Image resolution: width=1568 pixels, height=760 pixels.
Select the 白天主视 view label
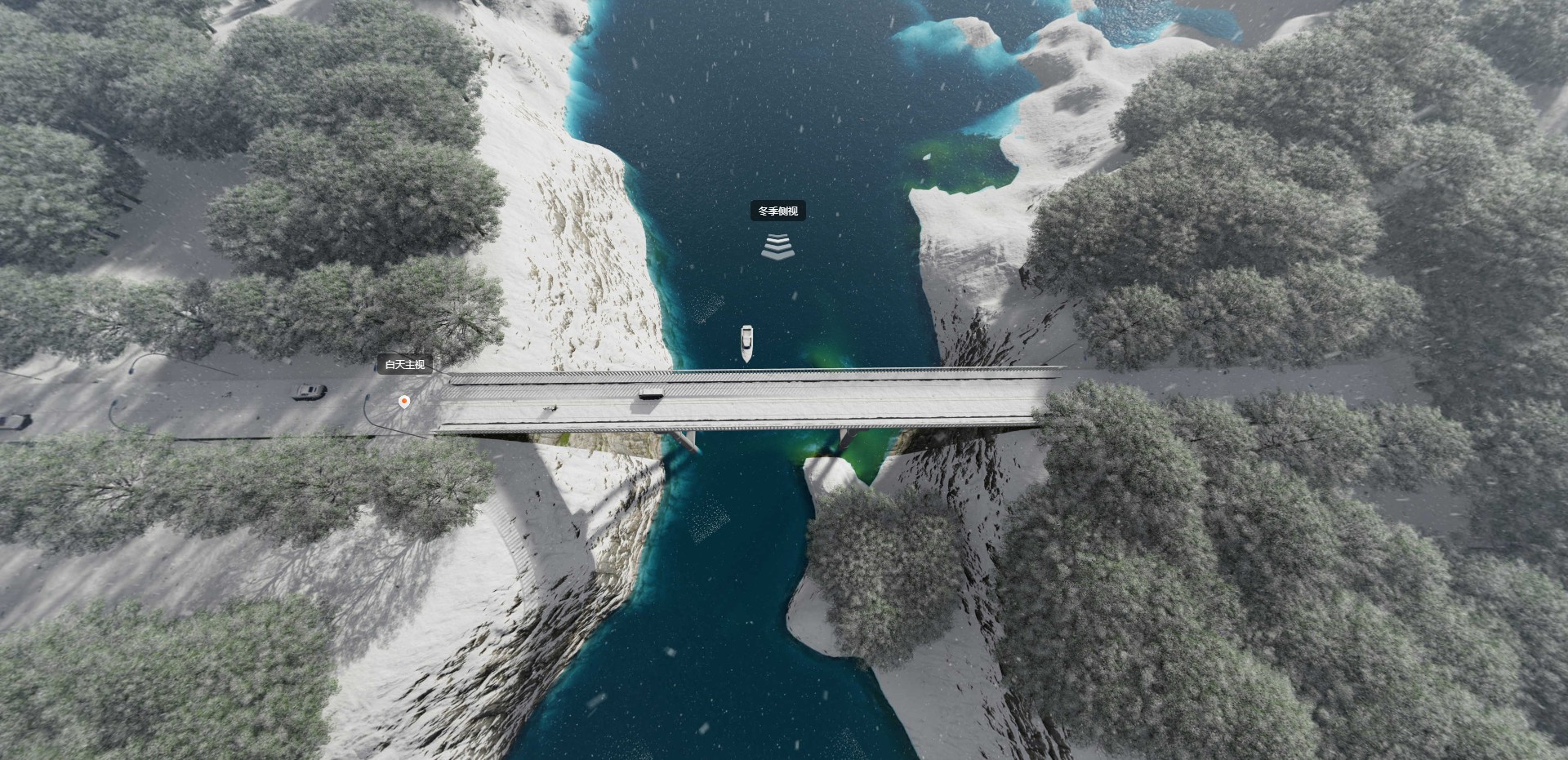405,364
